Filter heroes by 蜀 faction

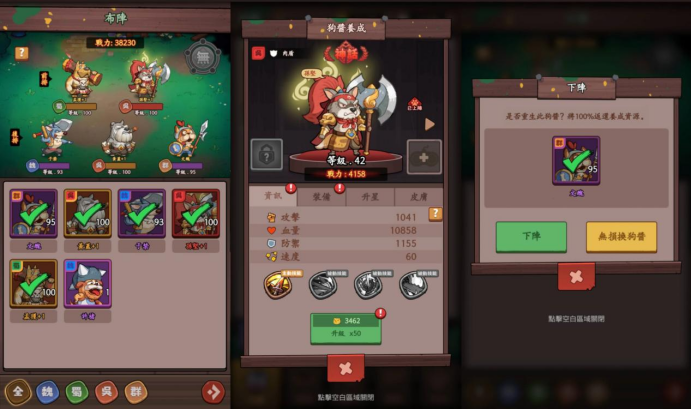click(x=76, y=391)
